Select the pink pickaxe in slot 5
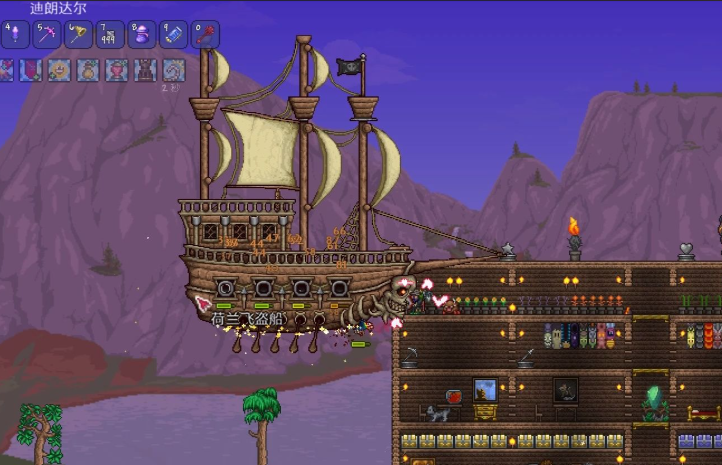 click(47, 35)
